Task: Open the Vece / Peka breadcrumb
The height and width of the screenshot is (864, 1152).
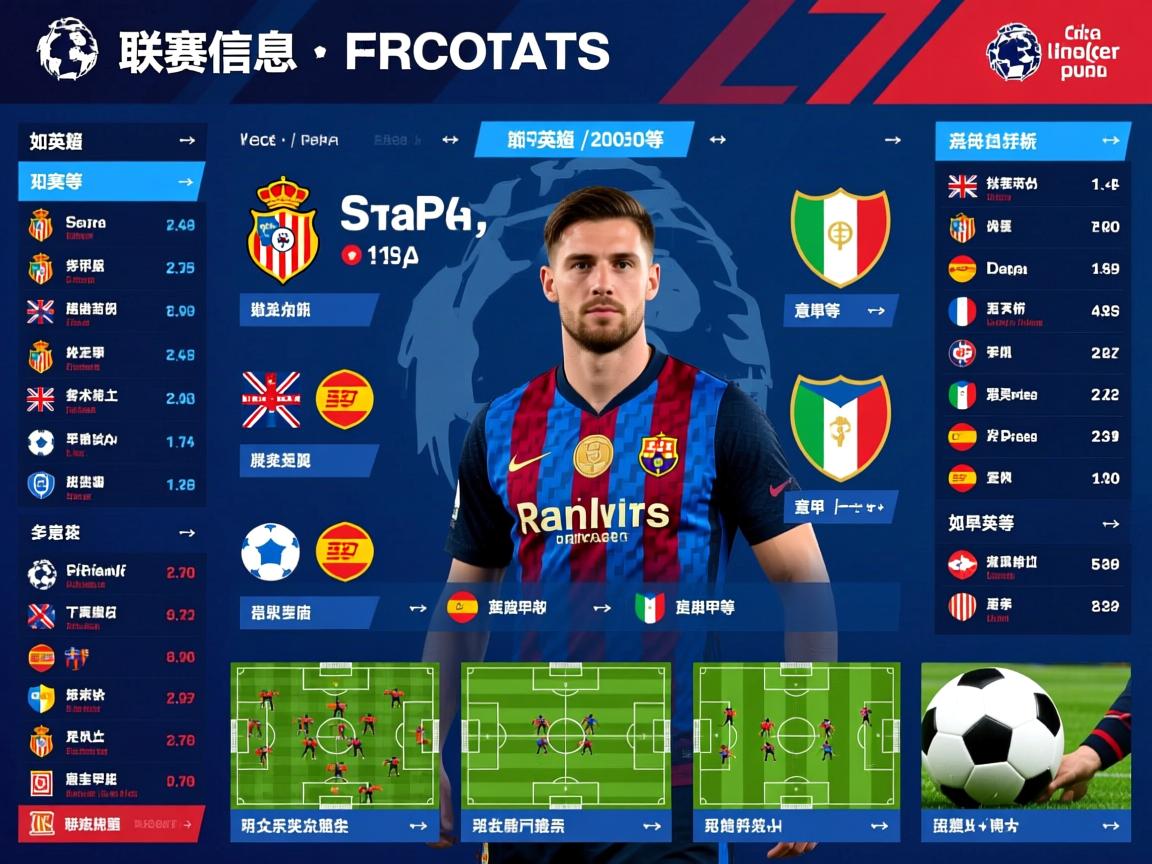Action: coord(289,141)
